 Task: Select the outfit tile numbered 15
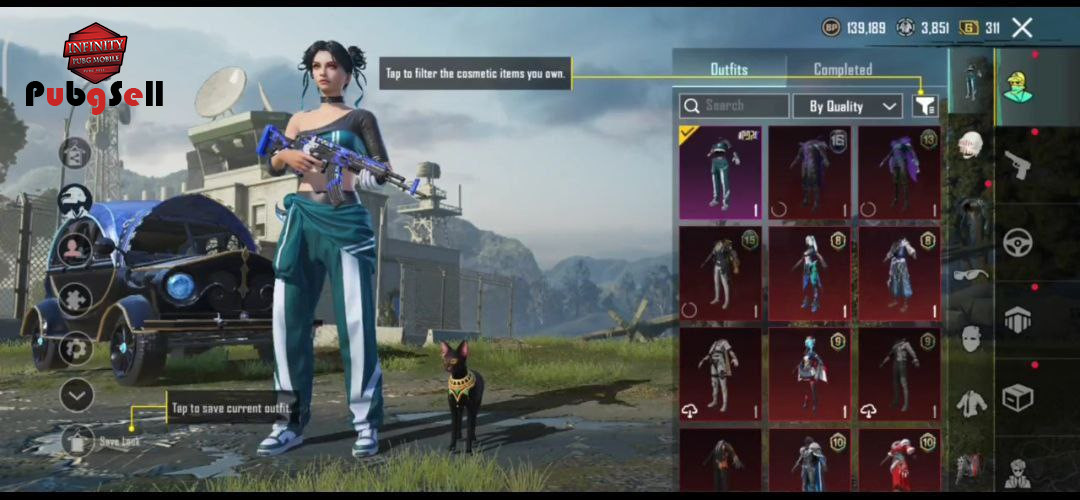[720, 272]
